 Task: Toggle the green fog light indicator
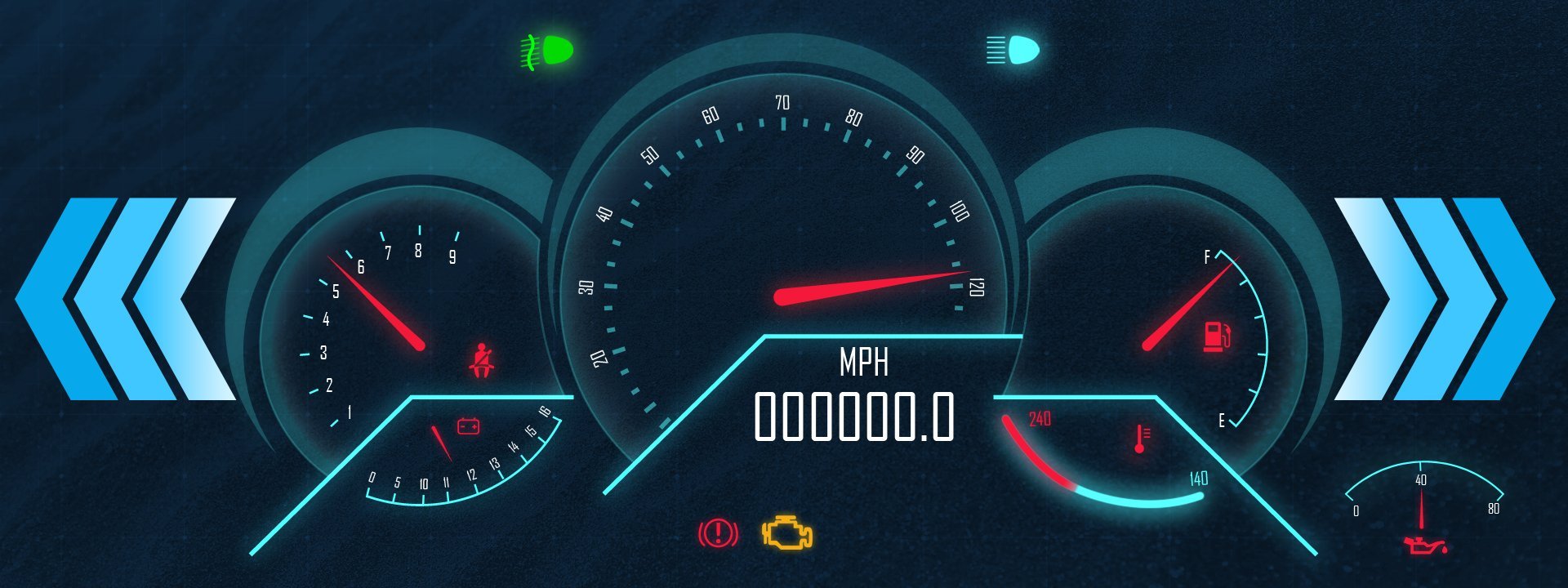pos(547,50)
